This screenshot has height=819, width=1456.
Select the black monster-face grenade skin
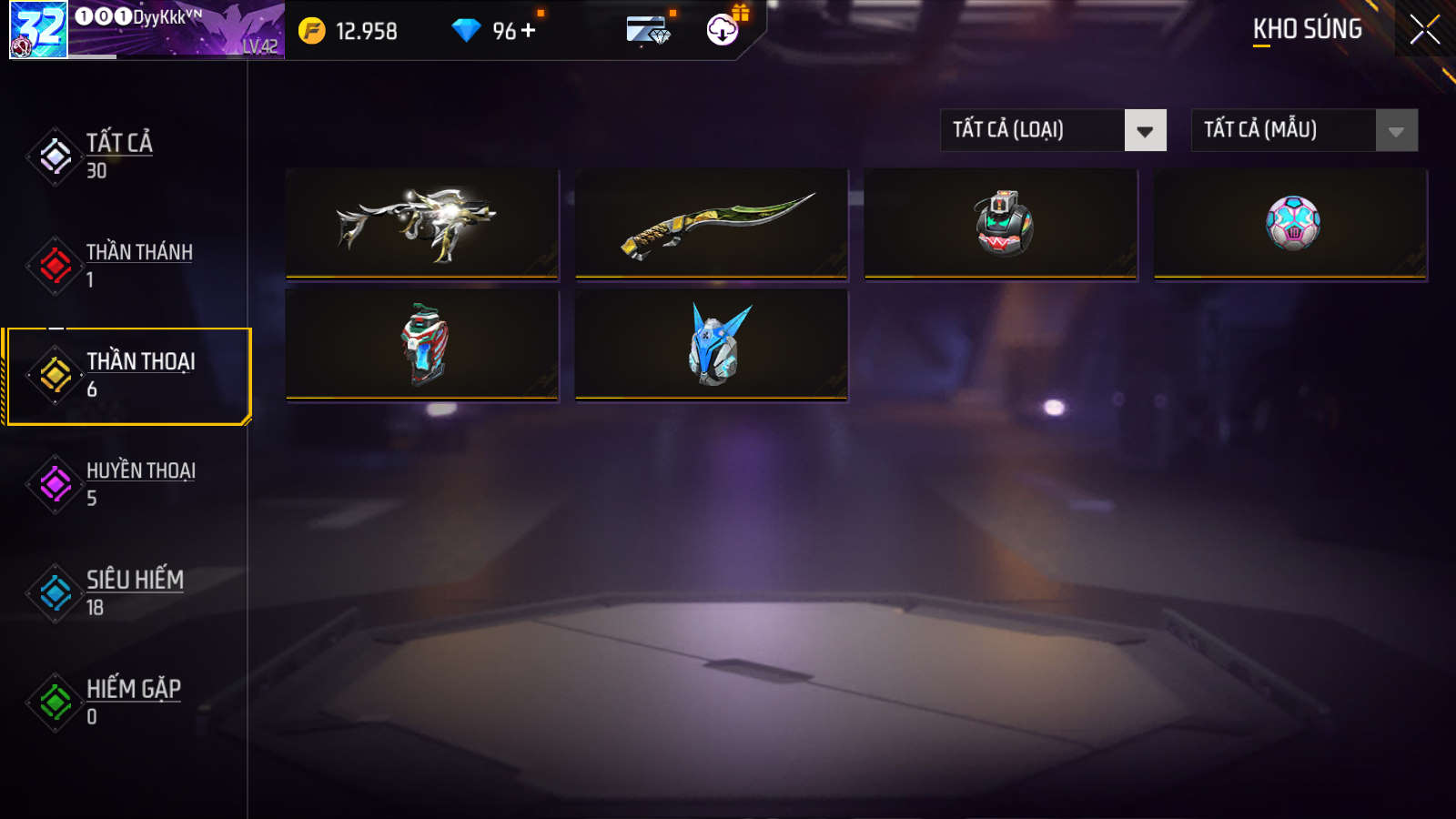tap(1001, 223)
